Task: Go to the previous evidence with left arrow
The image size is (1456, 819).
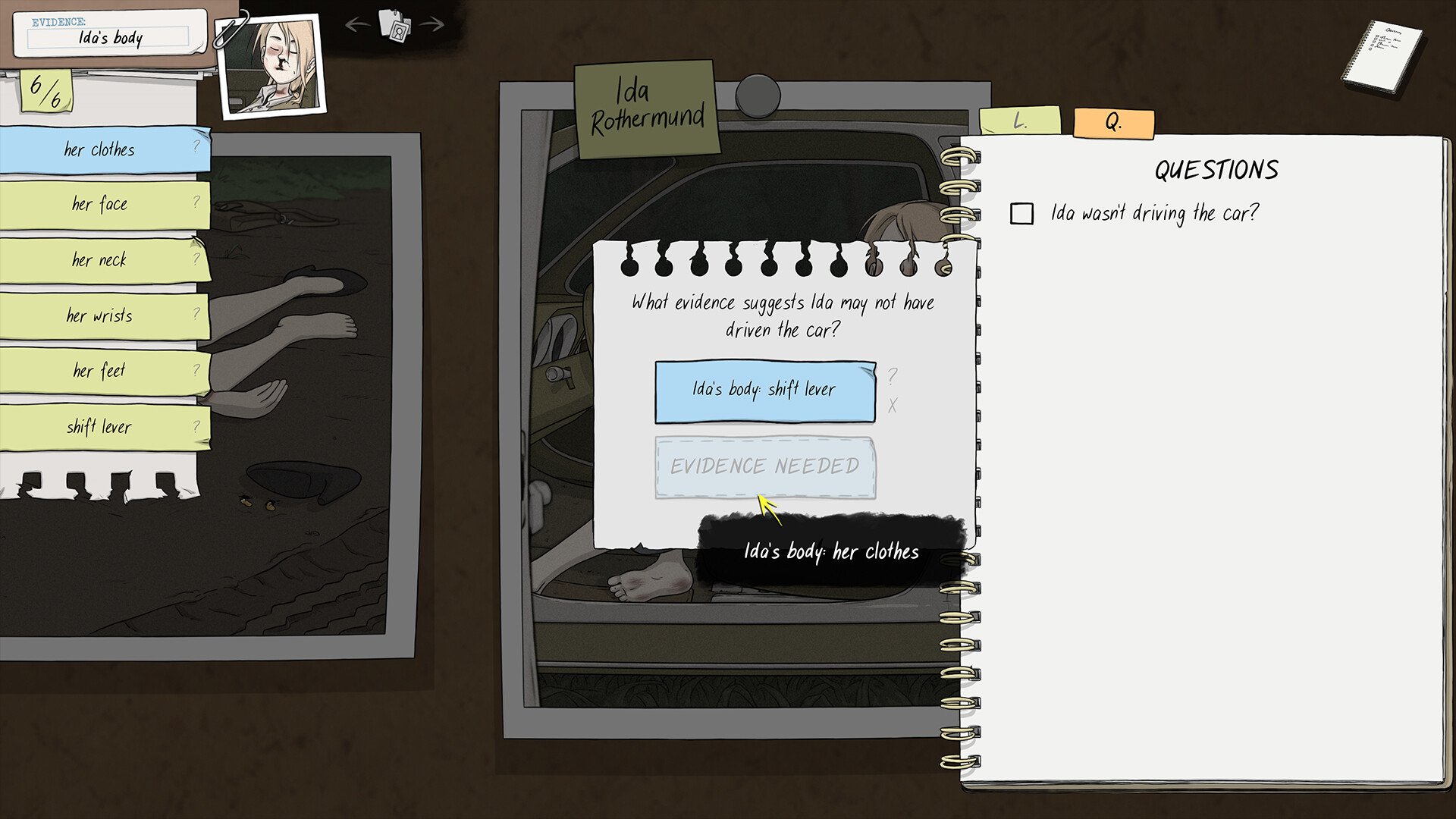Action: tap(356, 25)
